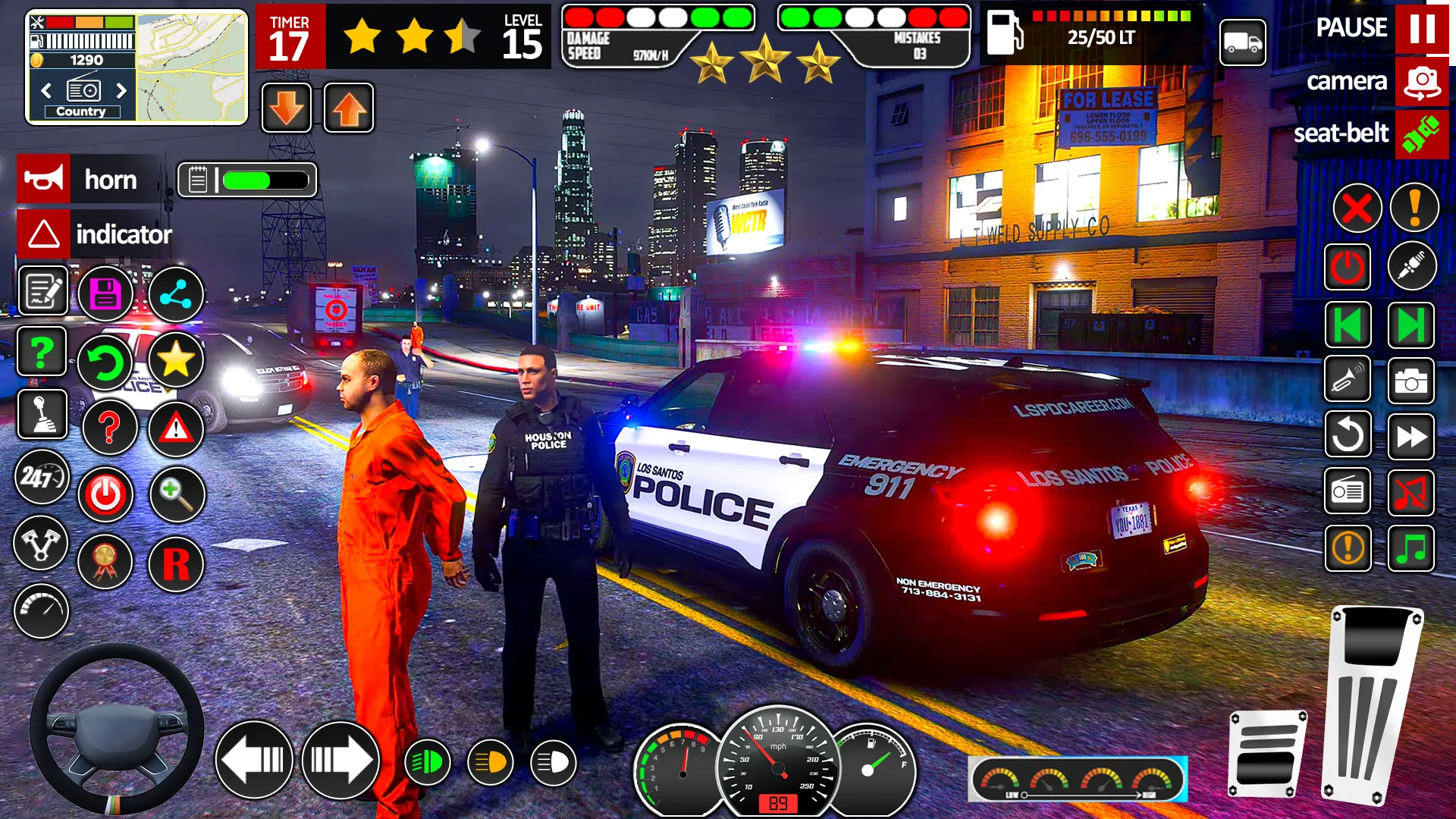The height and width of the screenshot is (819, 1456).
Task: Switch view using the camera button
Action: tap(1421, 82)
